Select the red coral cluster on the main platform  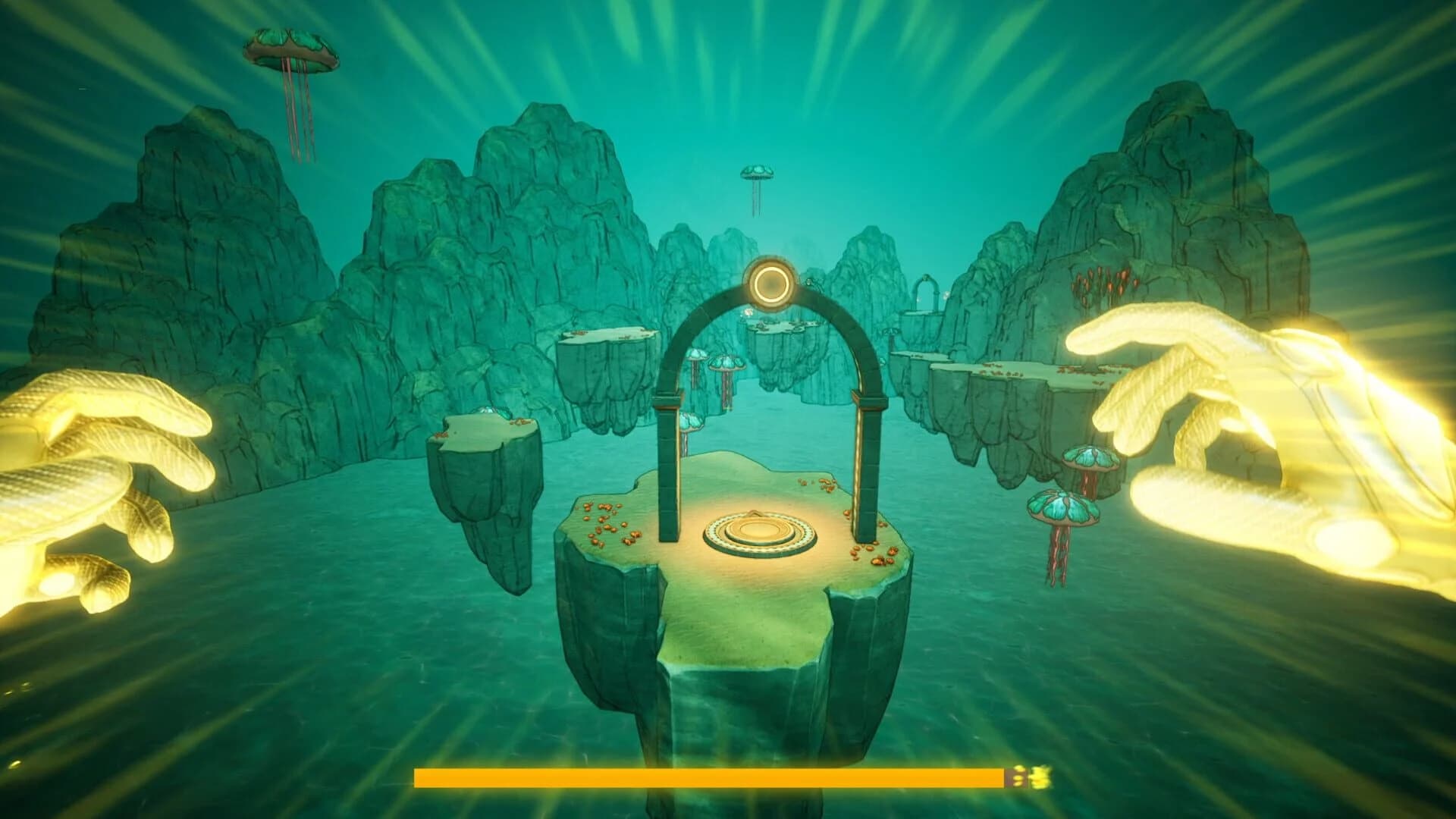point(607,523)
